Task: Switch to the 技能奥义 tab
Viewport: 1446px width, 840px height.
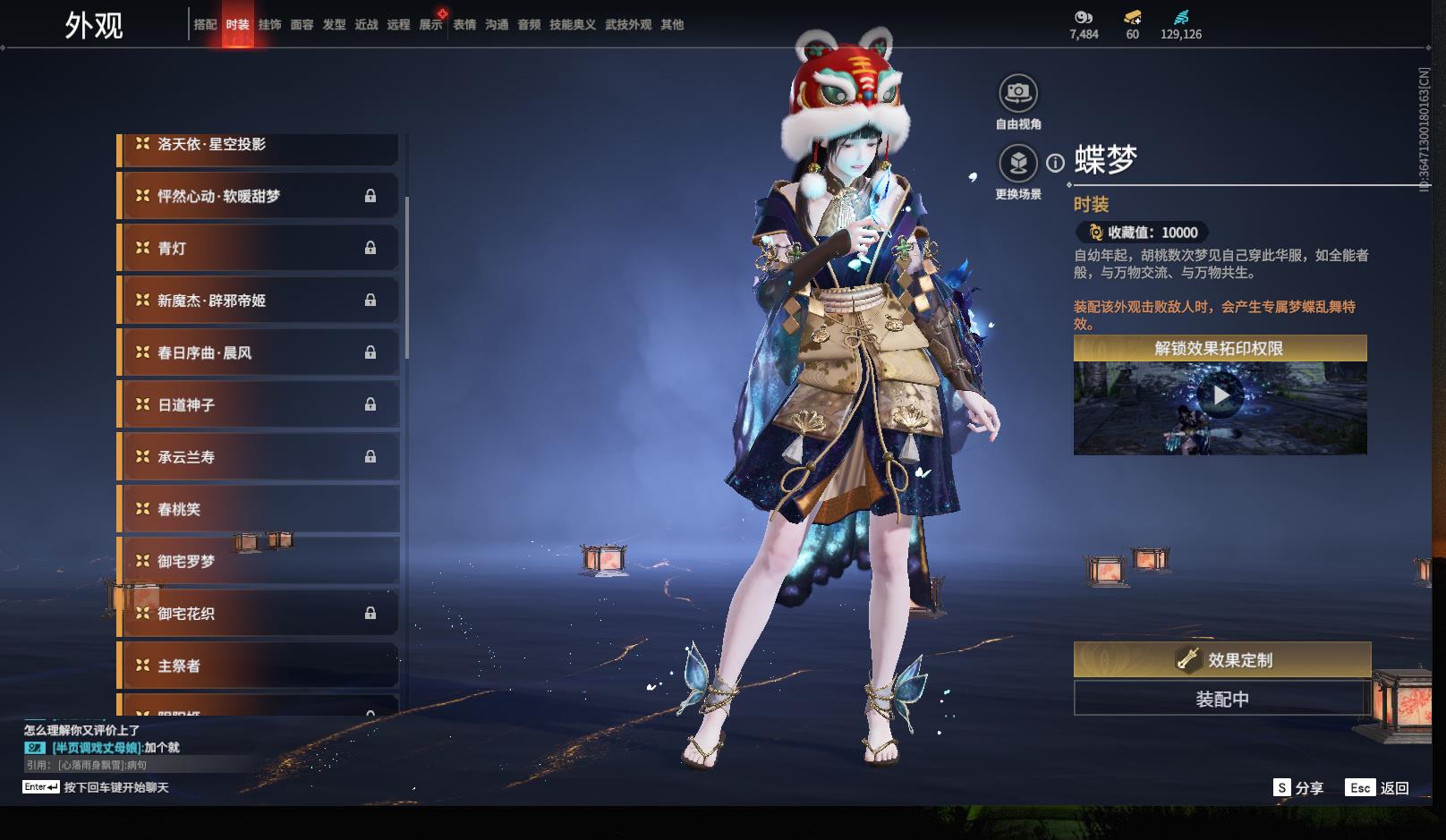Action: (572, 25)
